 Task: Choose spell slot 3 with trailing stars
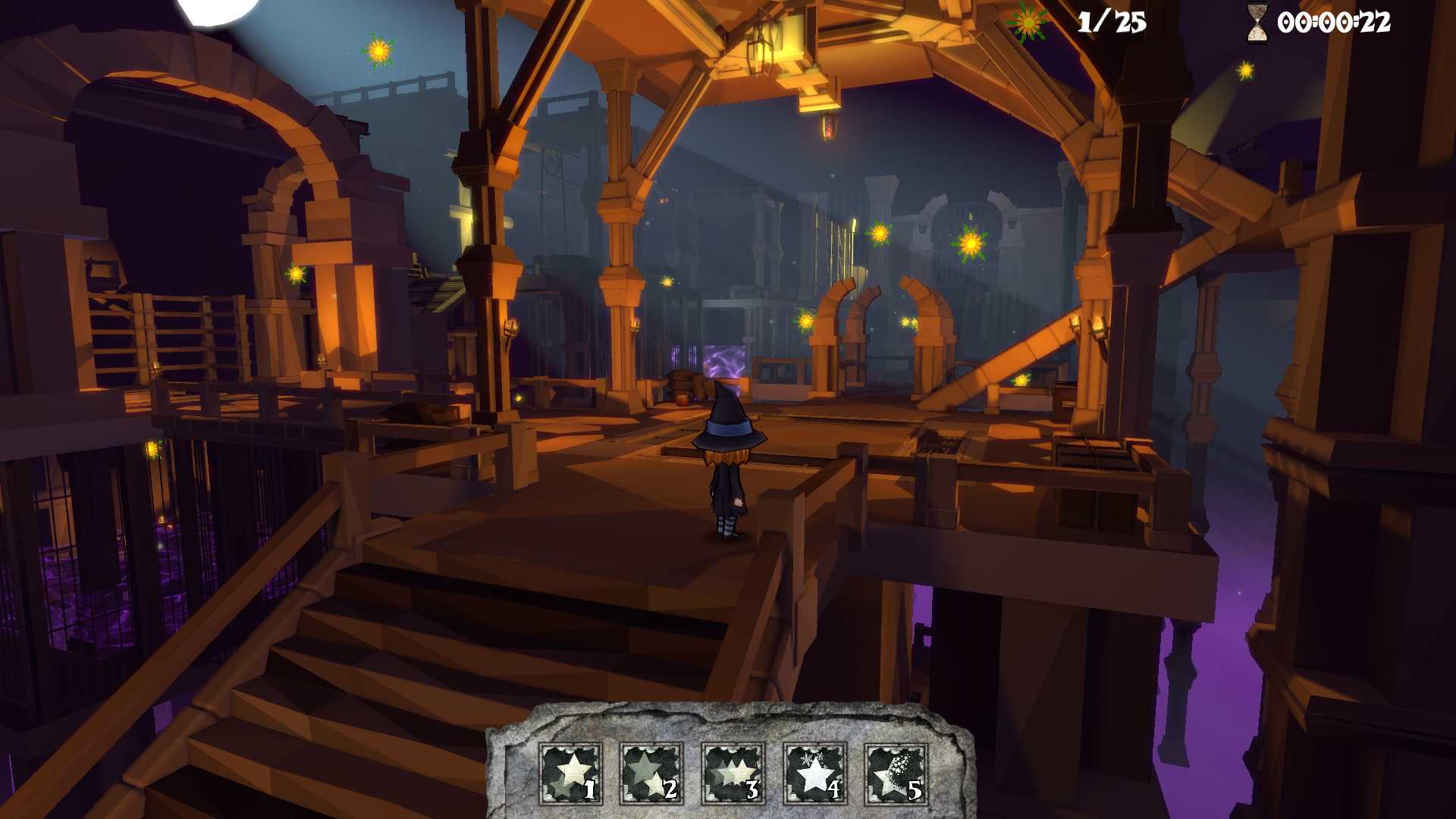733,773
